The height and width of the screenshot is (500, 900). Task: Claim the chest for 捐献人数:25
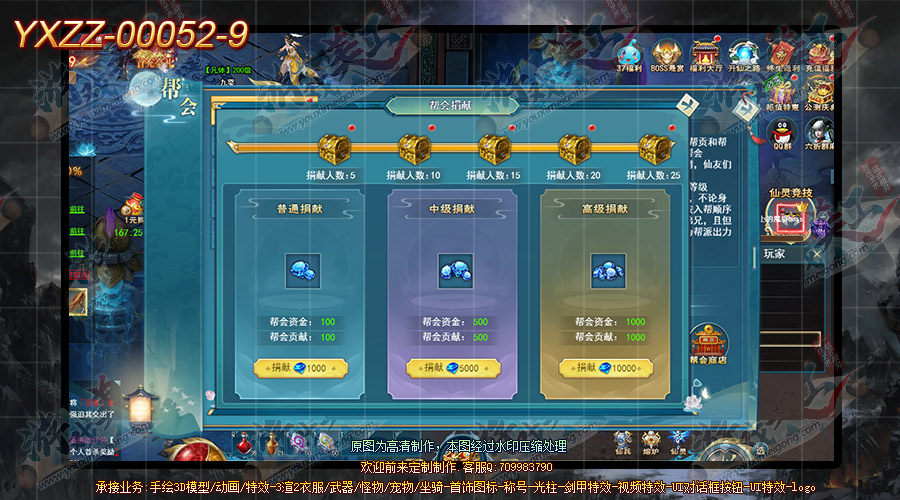(654, 151)
